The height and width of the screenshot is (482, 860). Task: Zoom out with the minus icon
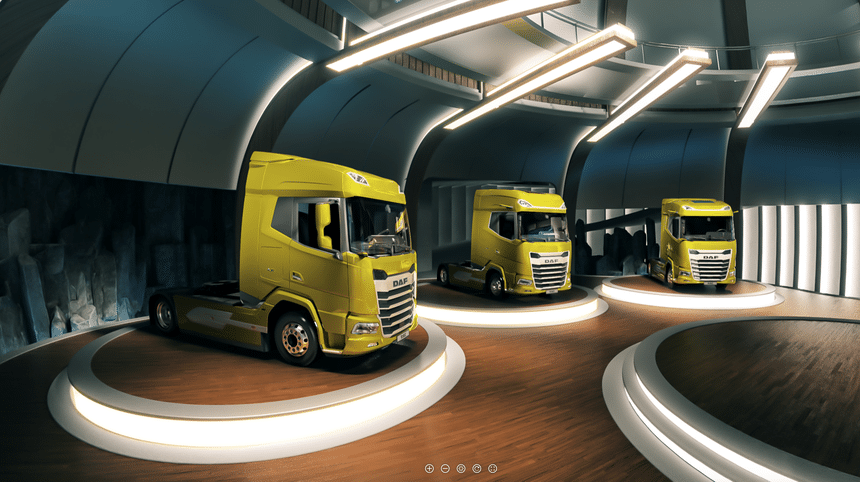coord(445,468)
